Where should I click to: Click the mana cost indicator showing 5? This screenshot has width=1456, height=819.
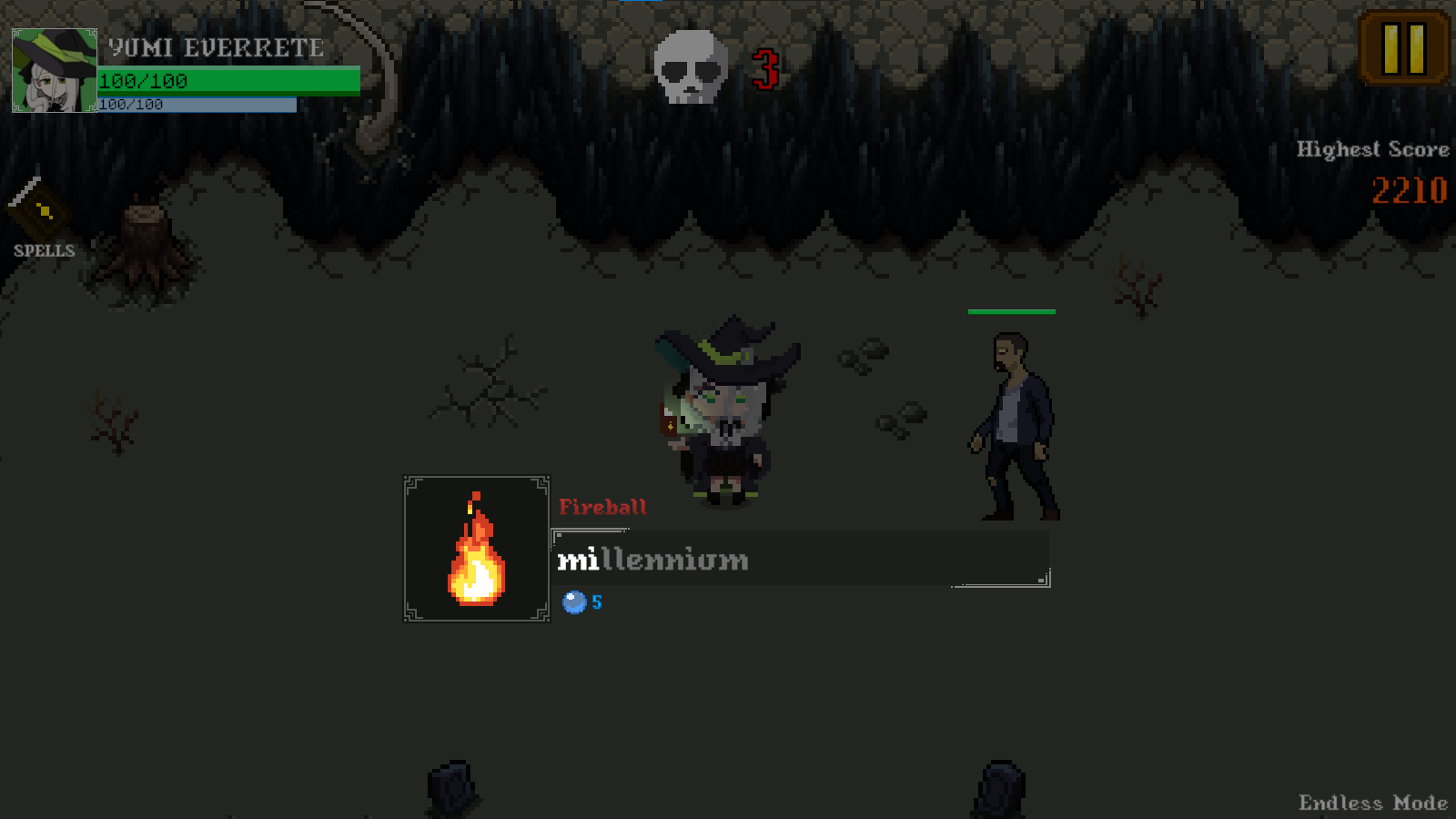(585, 601)
